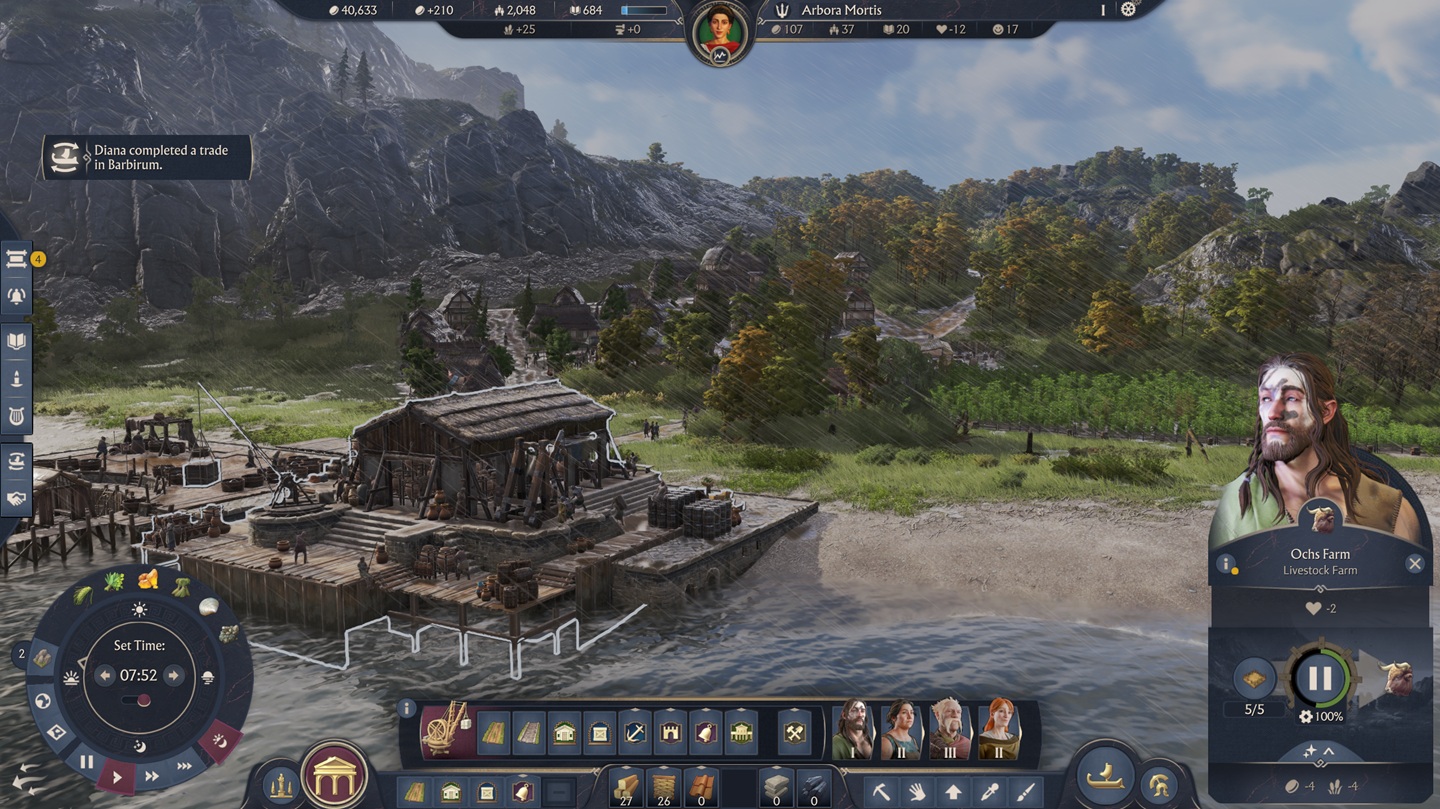
Task: Move set time back with left arrow
Action: point(105,676)
